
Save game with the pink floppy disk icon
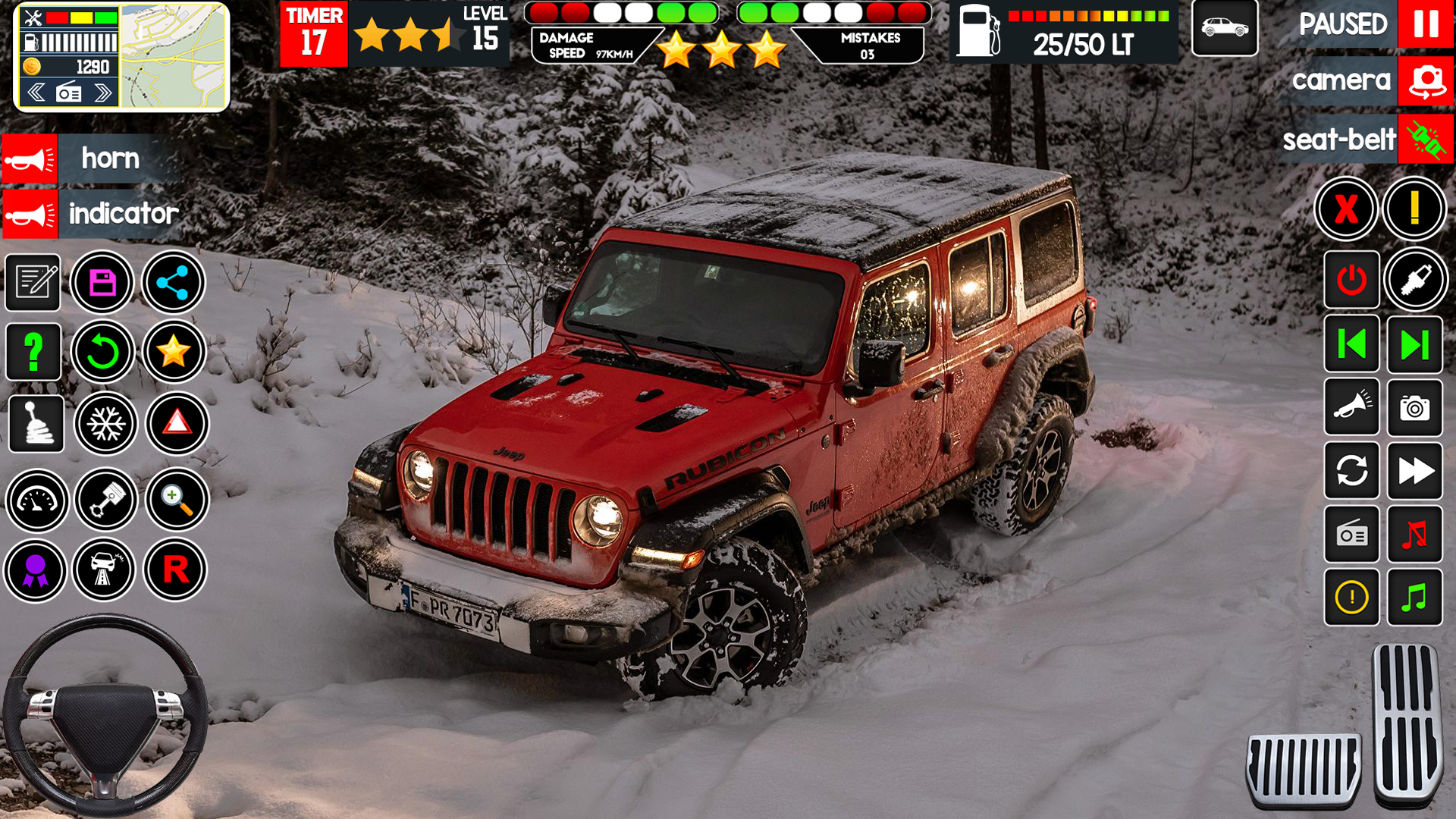[106, 282]
